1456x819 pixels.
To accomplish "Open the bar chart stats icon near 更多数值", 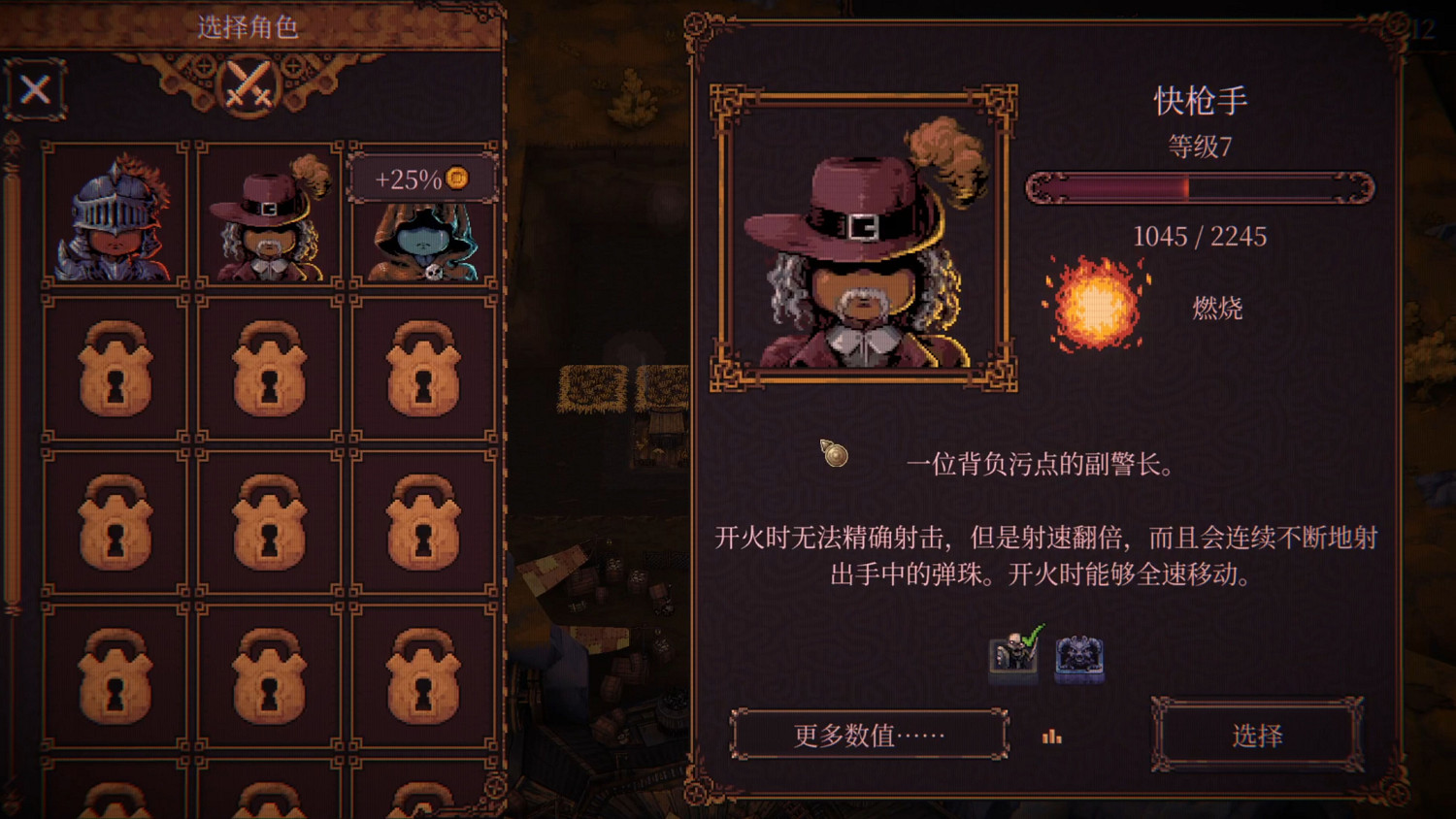I will click(x=1053, y=737).
